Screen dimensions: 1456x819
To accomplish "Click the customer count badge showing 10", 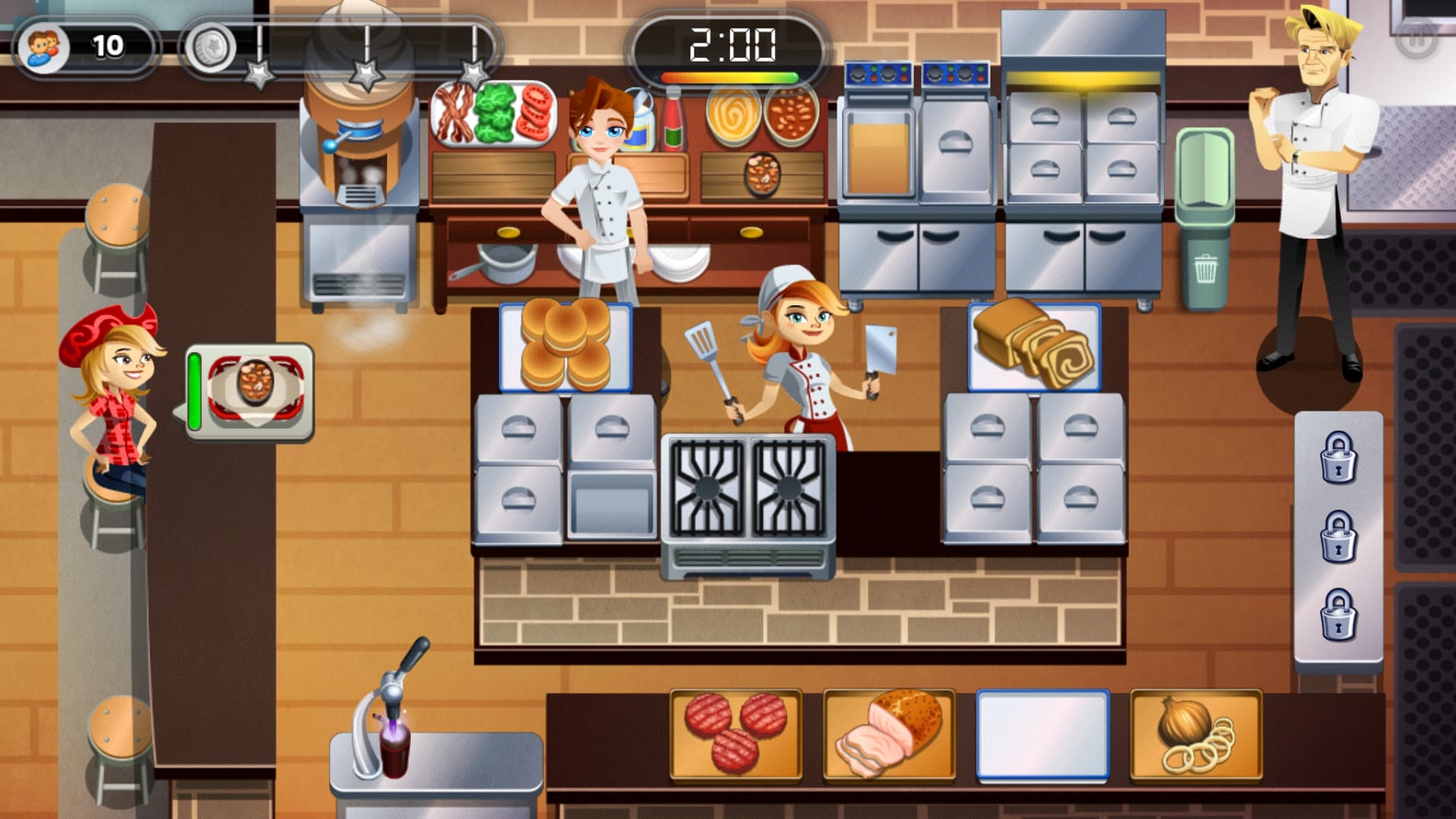I will click(83, 41).
